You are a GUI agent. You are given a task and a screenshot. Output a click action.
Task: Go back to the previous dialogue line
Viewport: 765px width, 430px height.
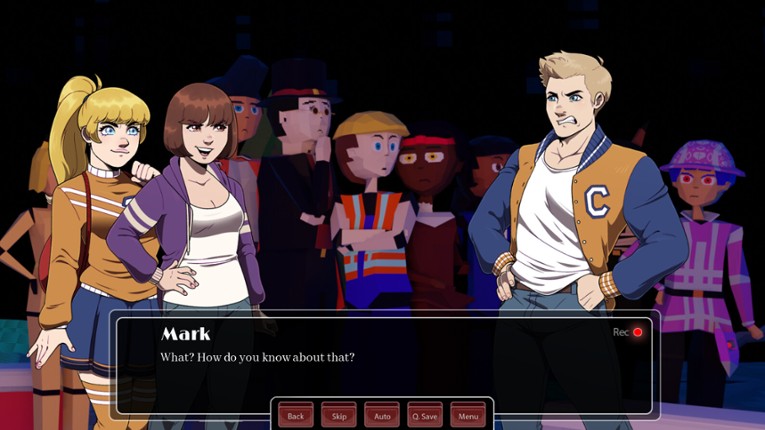295,415
